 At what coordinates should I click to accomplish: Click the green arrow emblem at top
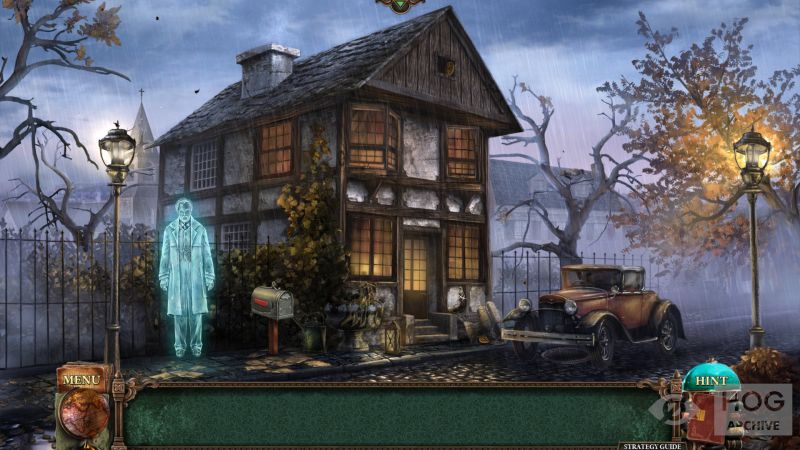click(400, 5)
